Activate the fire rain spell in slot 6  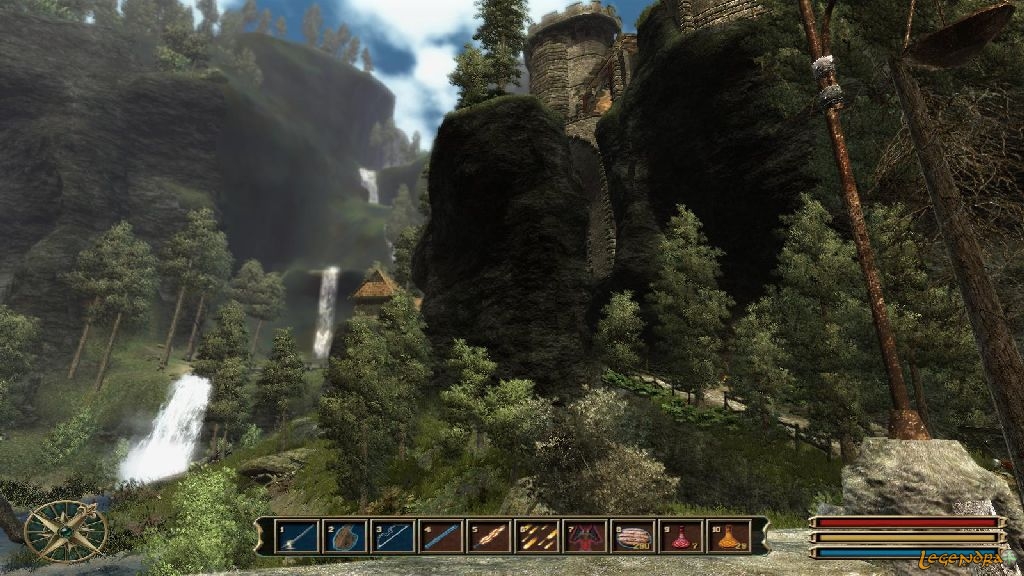[537, 536]
